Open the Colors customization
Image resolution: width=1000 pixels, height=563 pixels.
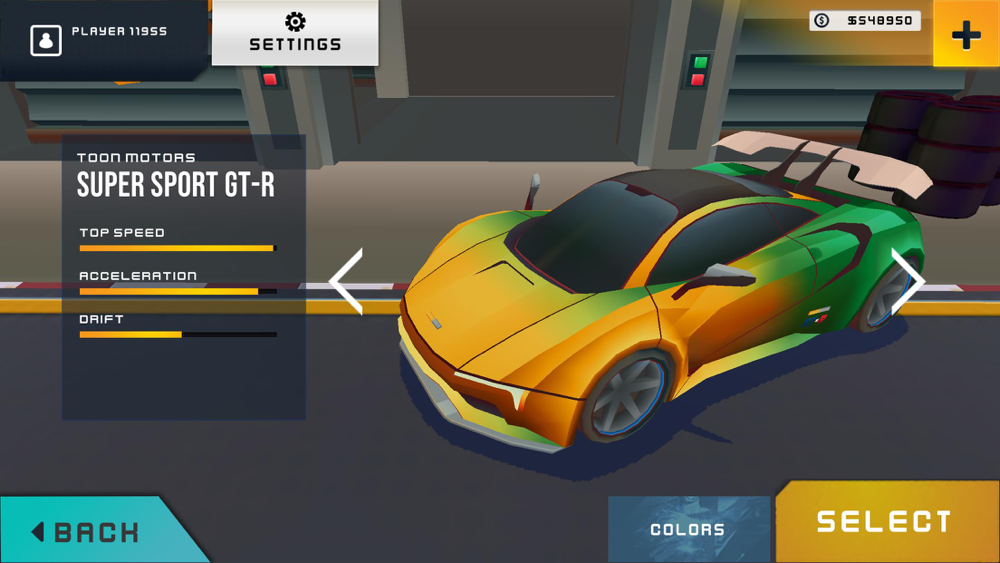click(x=688, y=529)
